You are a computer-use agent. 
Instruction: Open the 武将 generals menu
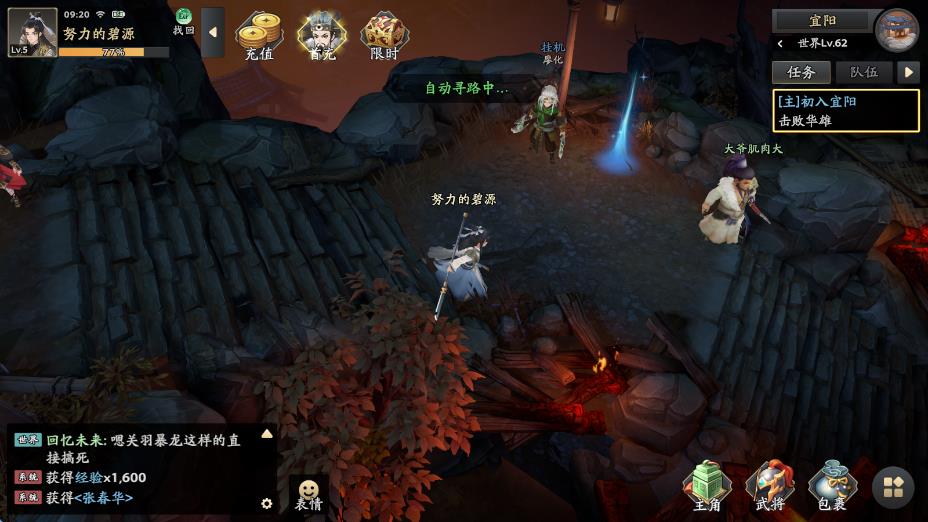click(770, 487)
